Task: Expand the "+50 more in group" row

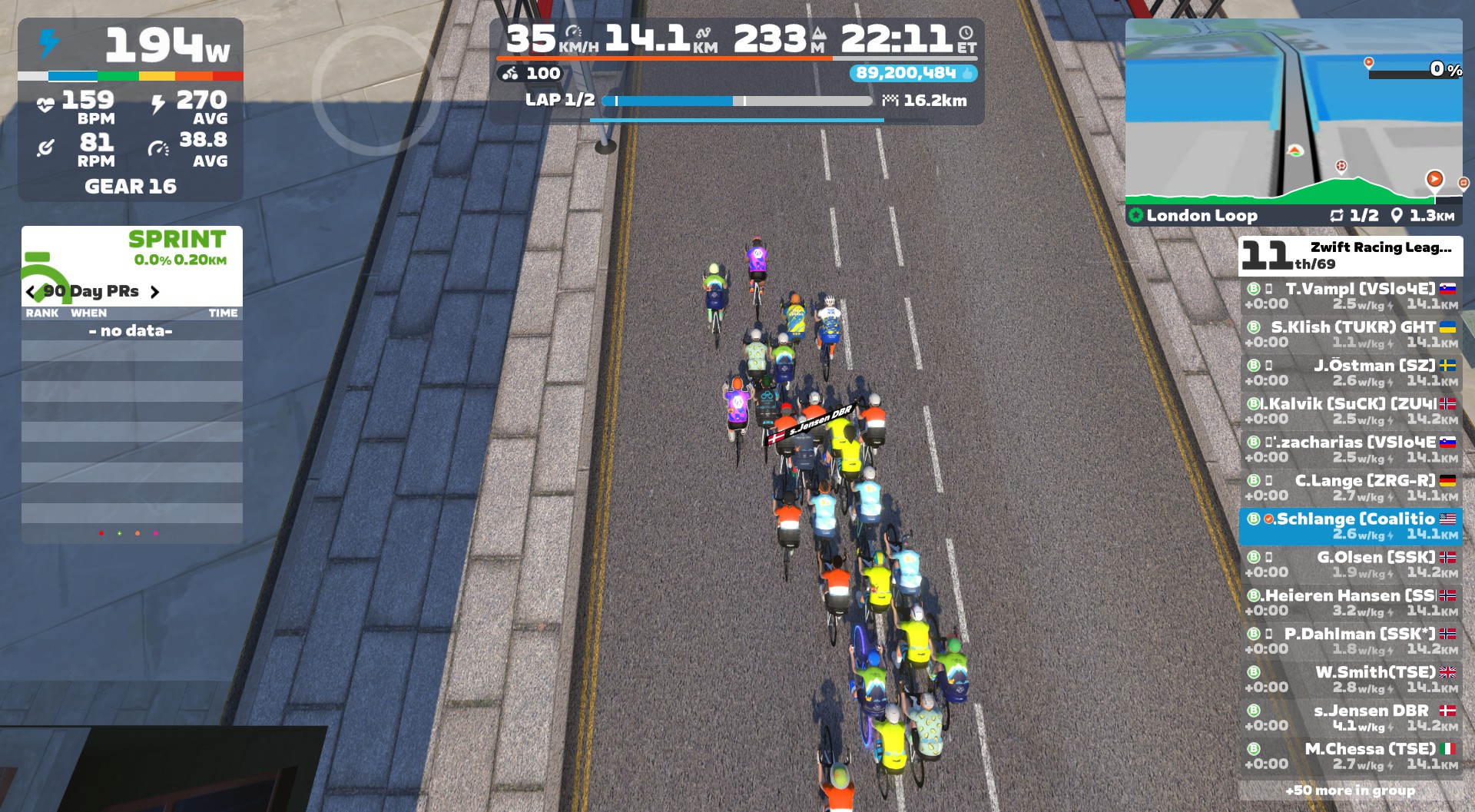Action: pos(1350,790)
